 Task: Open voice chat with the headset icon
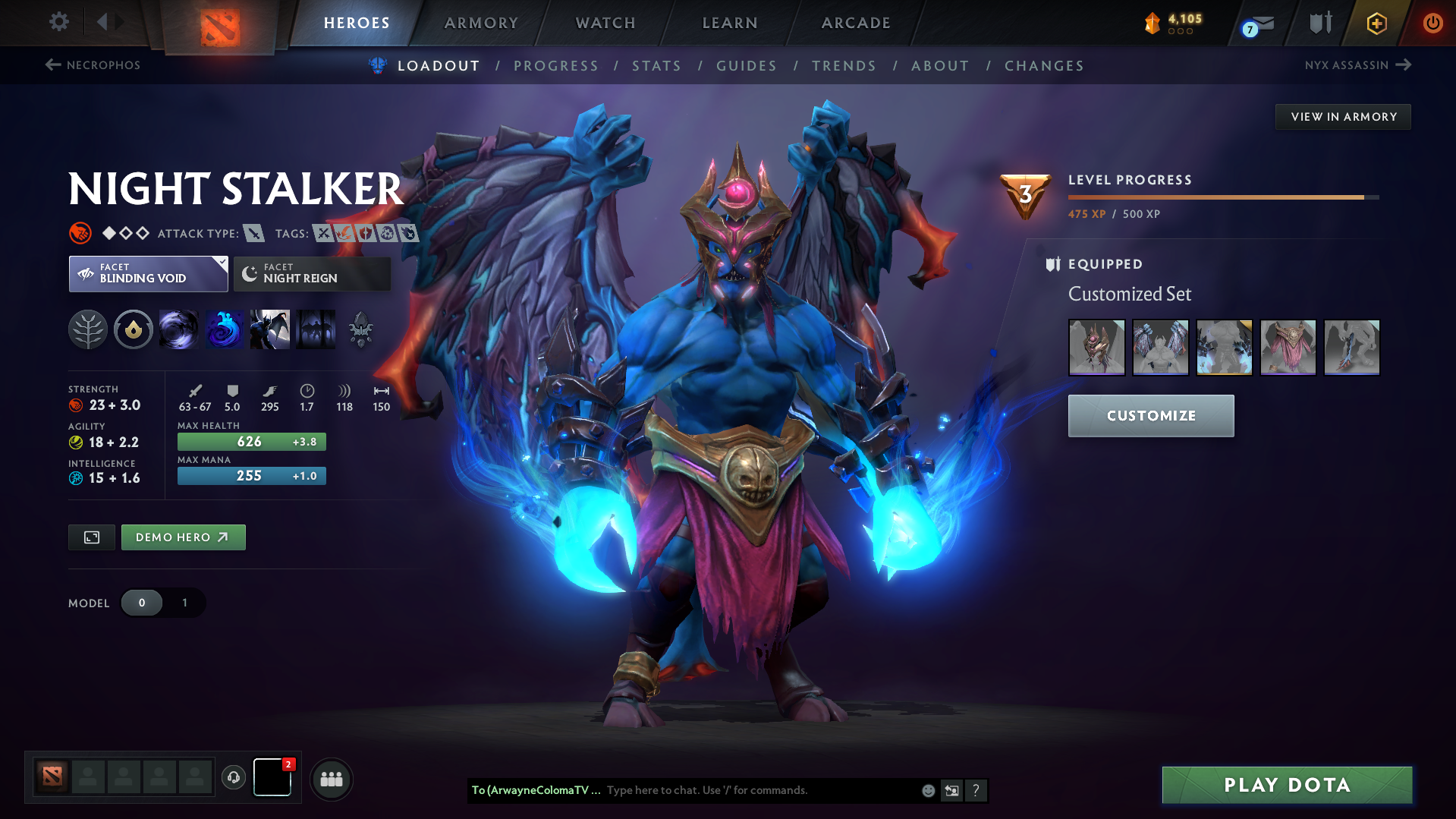pyautogui.click(x=233, y=777)
